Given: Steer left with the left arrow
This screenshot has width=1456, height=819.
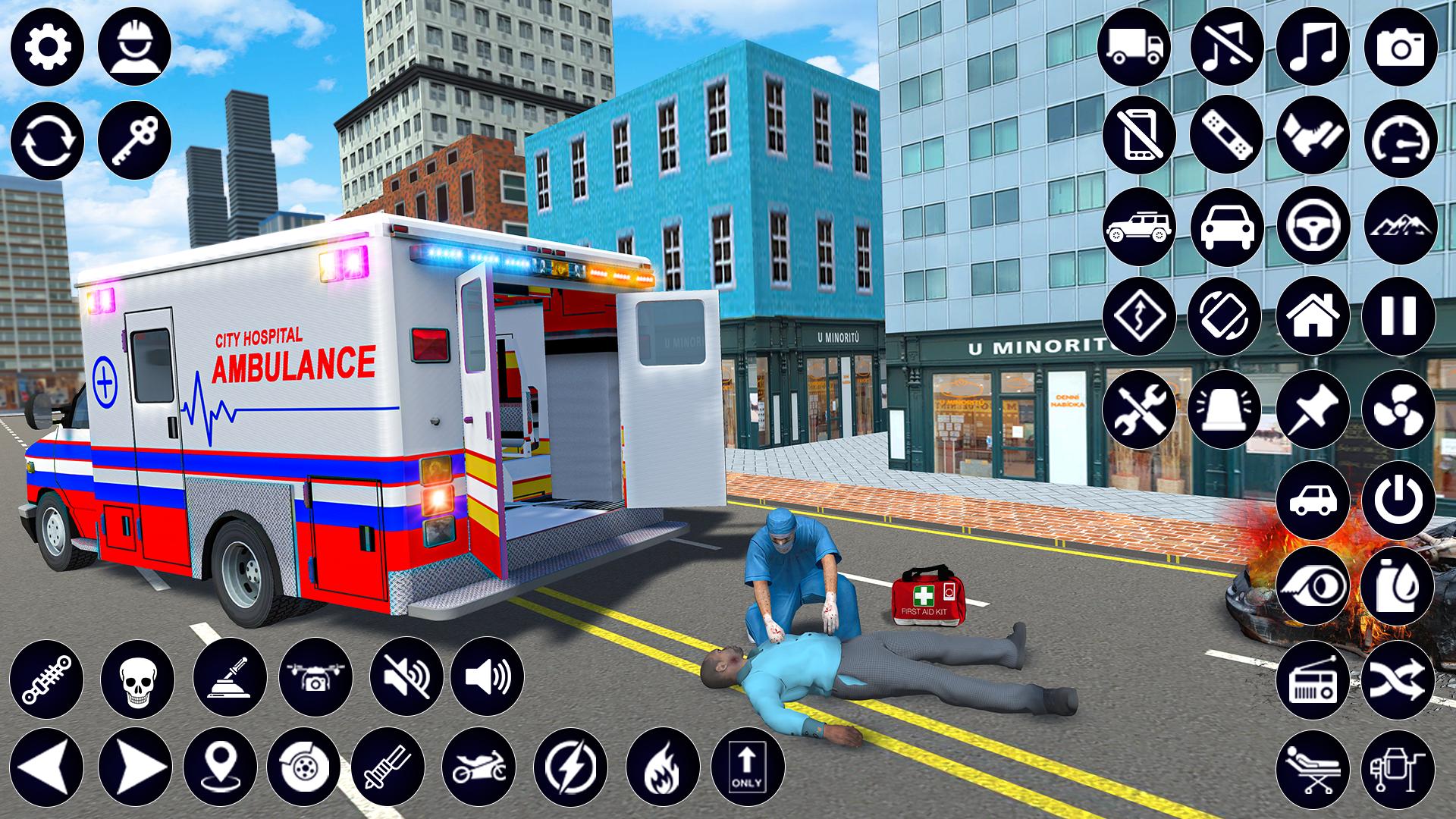Looking at the screenshot, I should pyautogui.click(x=47, y=767).
